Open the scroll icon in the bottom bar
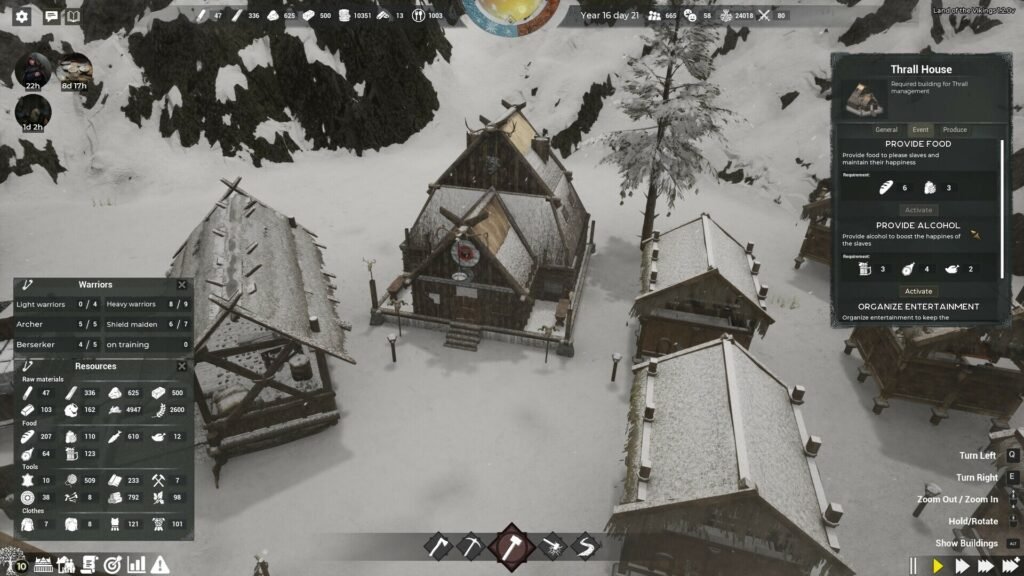This screenshot has height=576, width=1024. click(x=88, y=565)
